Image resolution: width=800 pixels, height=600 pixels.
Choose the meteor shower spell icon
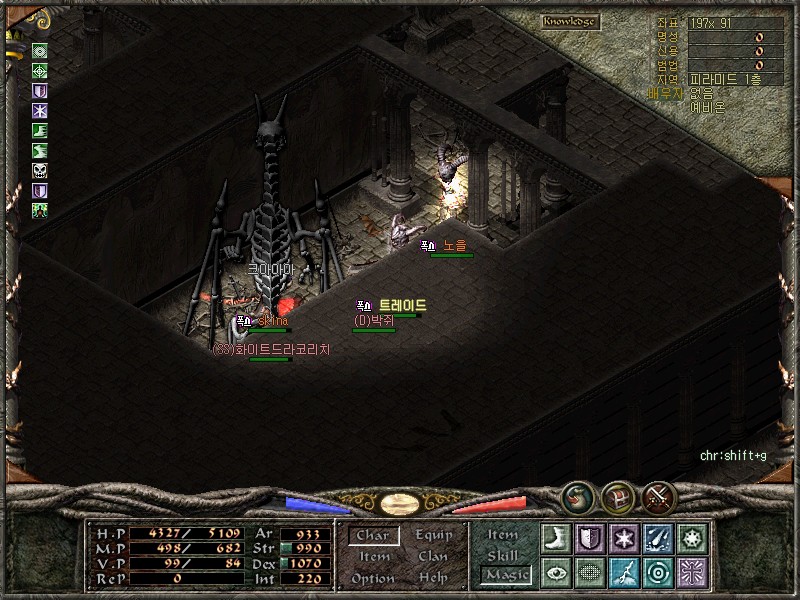(x=657, y=538)
